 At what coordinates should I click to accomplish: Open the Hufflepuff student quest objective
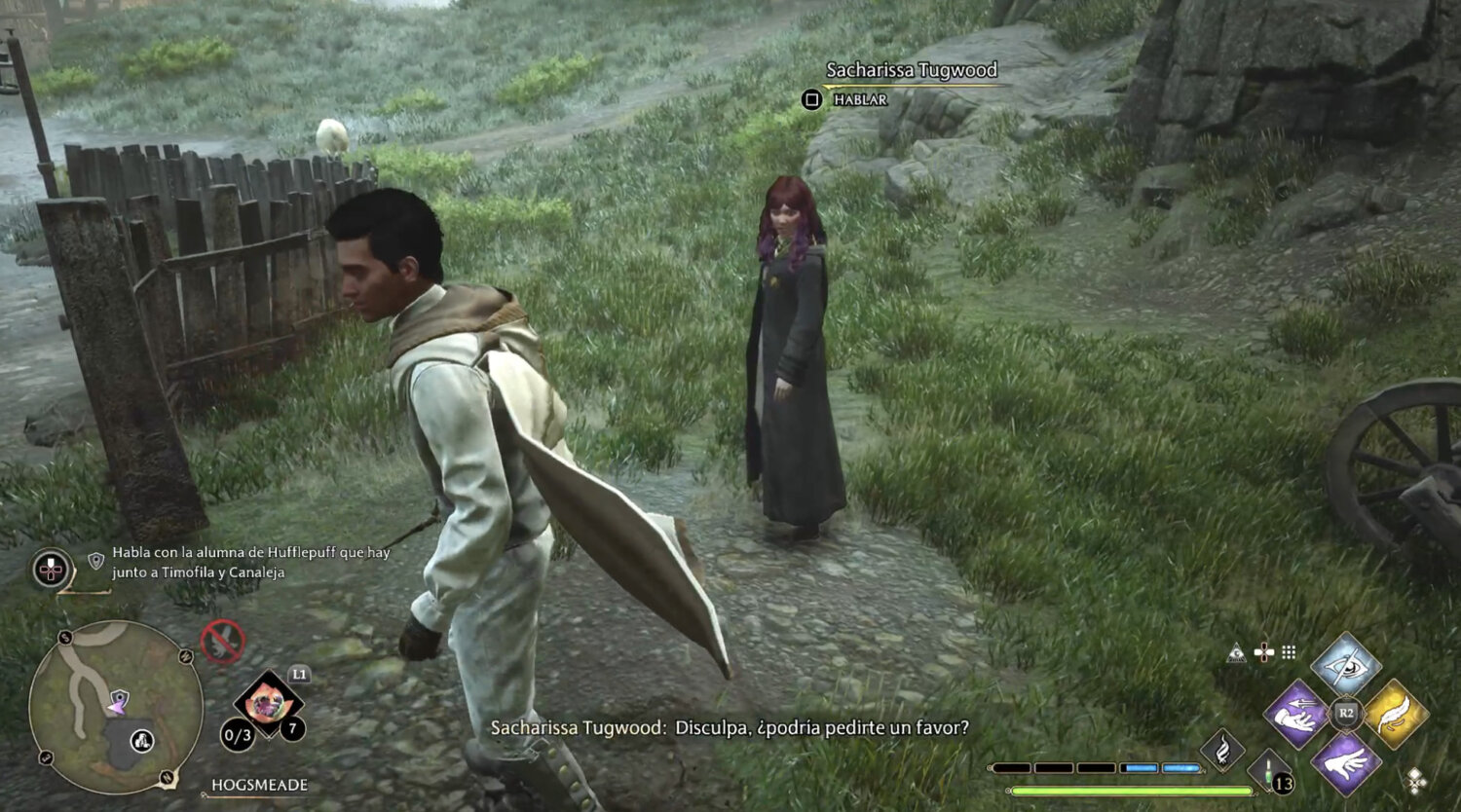250,562
